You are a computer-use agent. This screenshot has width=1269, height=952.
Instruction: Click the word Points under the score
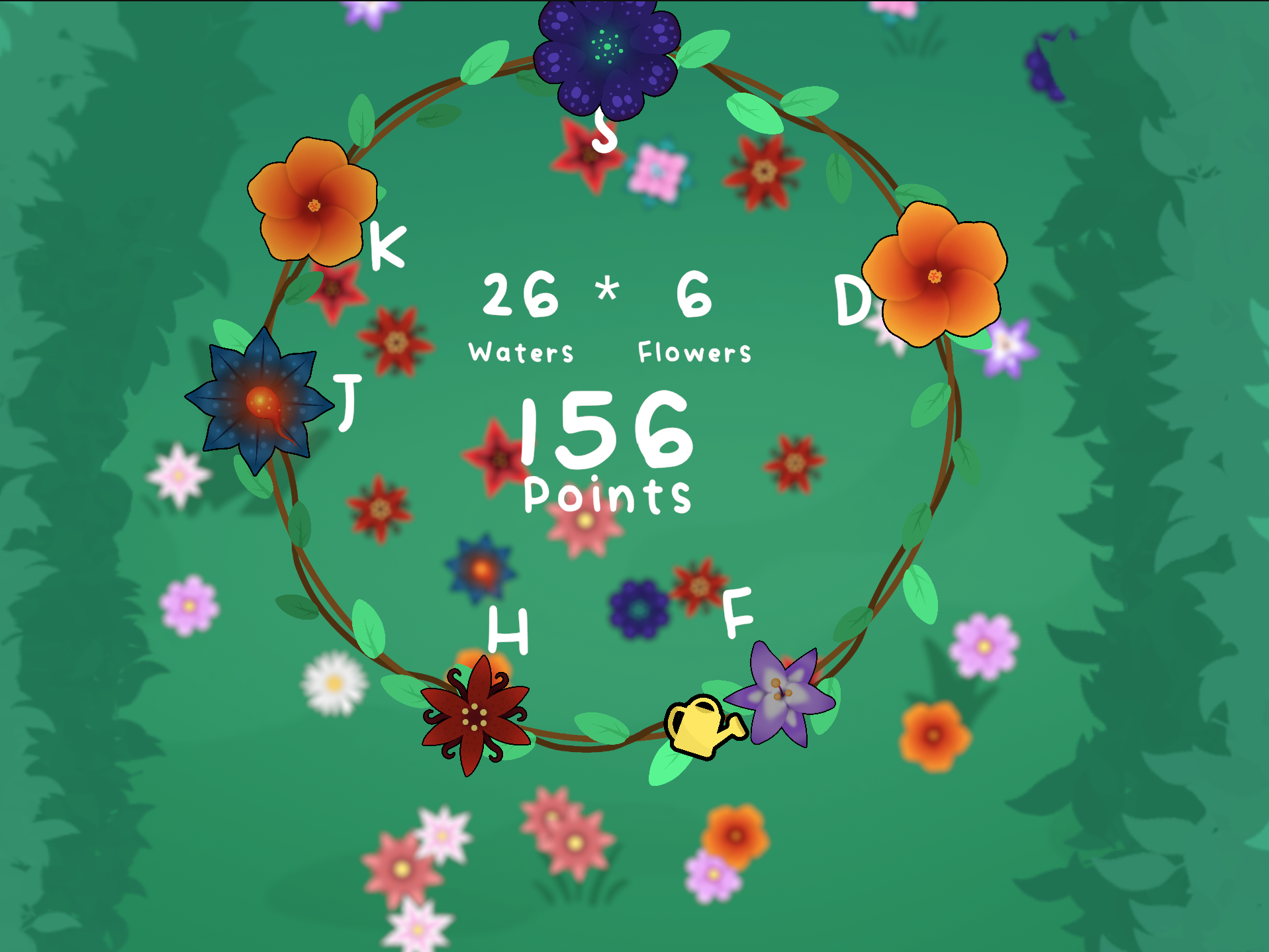click(x=604, y=493)
